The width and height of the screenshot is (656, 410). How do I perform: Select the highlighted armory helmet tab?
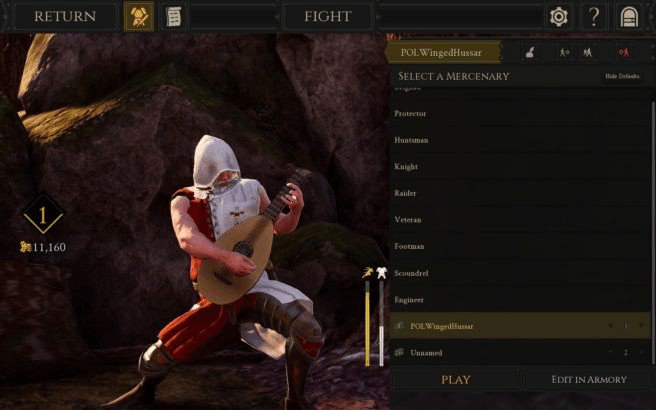[138, 17]
